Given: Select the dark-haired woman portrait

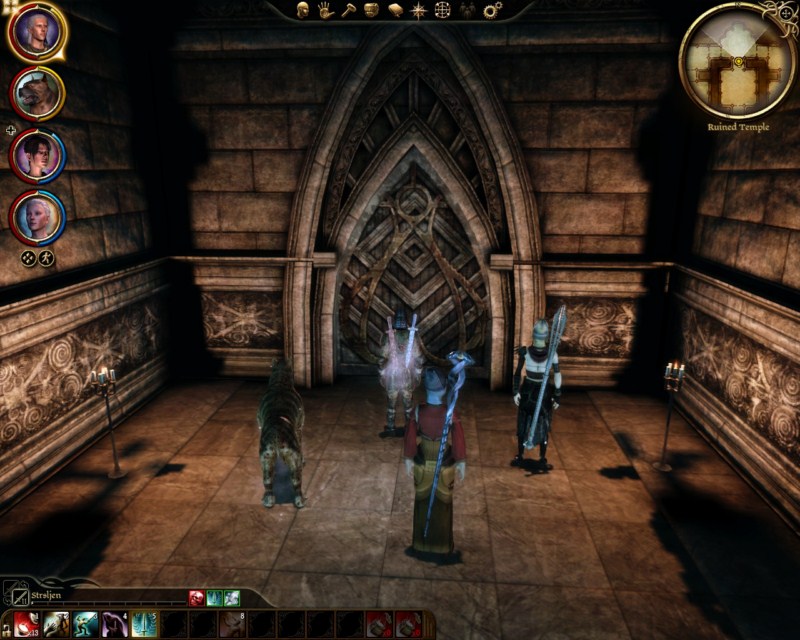Looking at the screenshot, I should (x=37, y=155).
